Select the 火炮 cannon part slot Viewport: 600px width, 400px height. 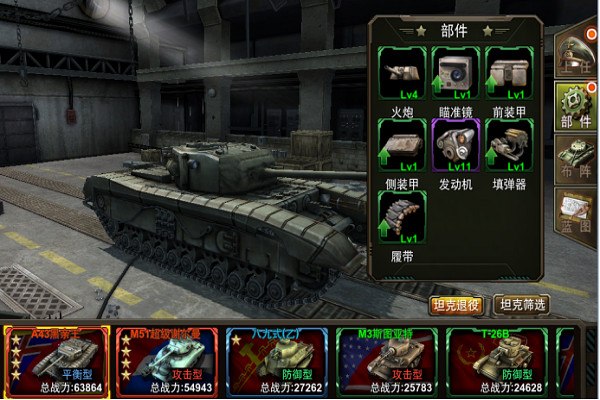tap(403, 72)
